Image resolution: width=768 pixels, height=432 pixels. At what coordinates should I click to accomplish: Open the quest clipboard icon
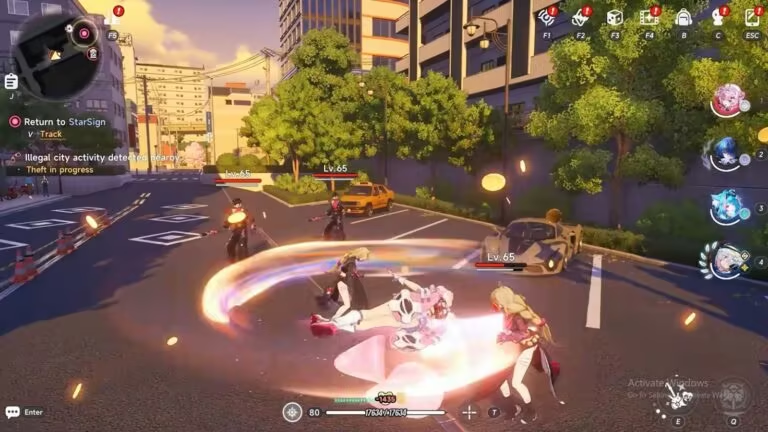(11, 81)
